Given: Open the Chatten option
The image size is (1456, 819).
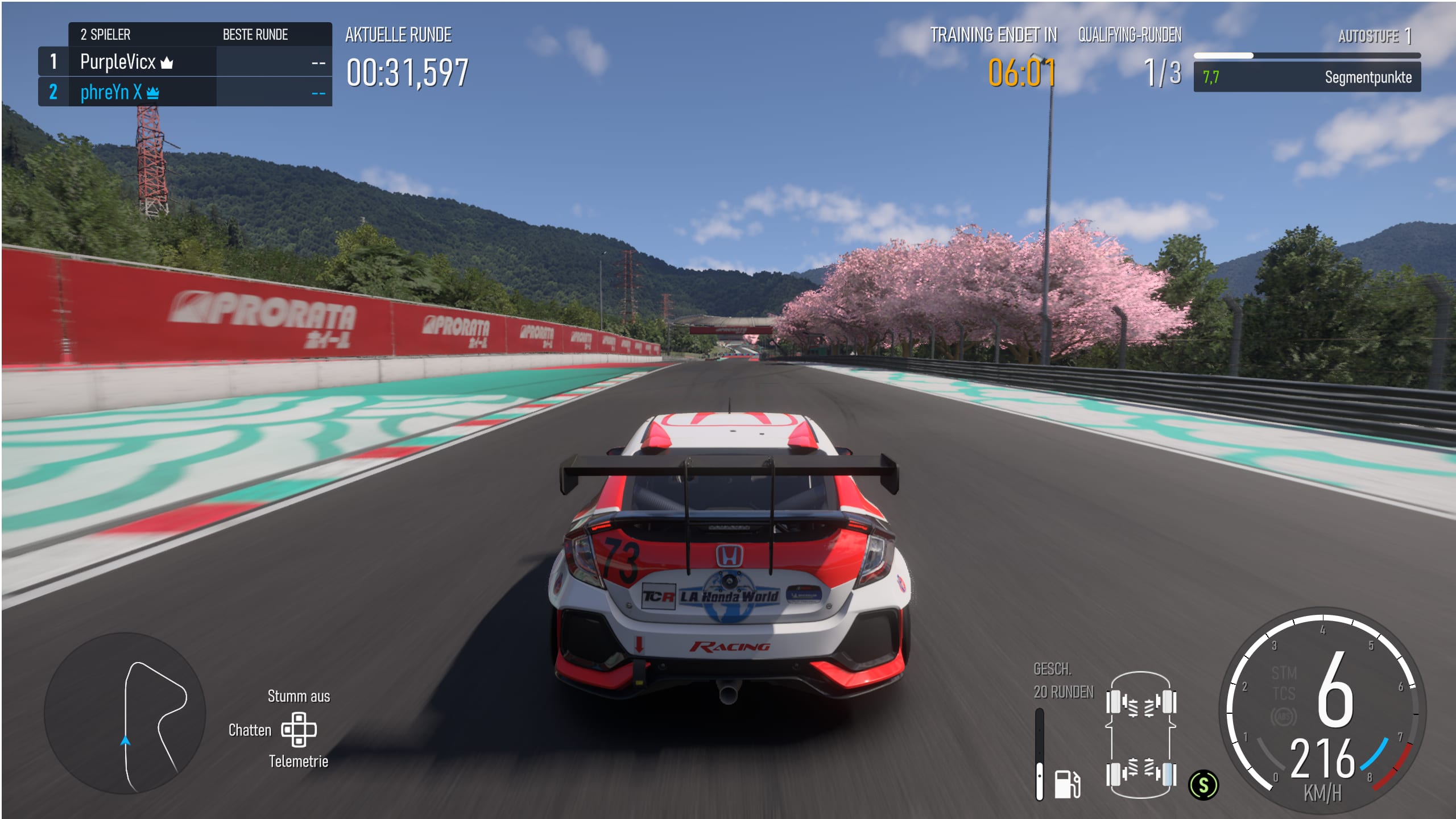Looking at the screenshot, I should 250,730.
